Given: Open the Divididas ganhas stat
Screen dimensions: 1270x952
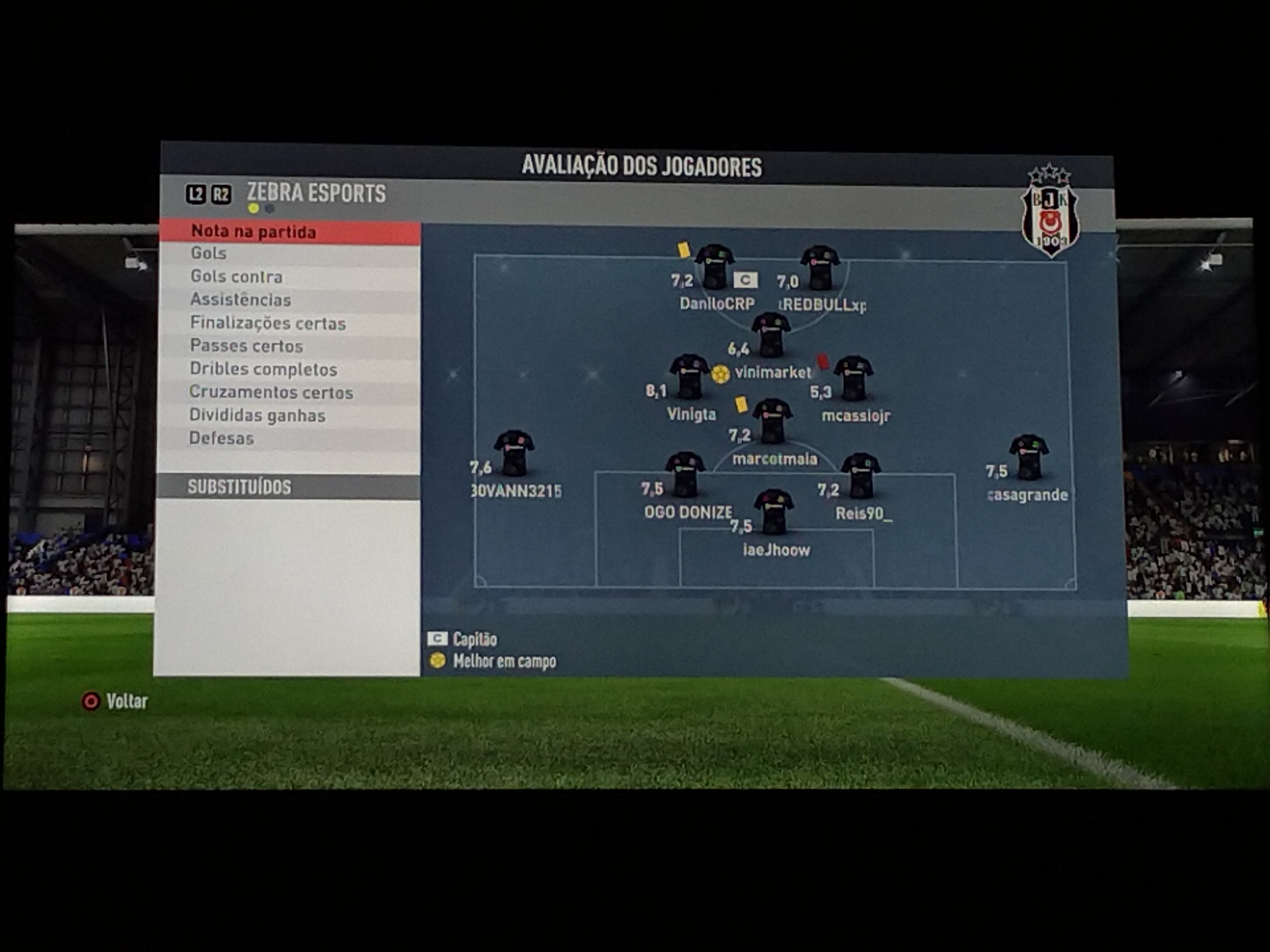Looking at the screenshot, I should click(x=289, y=415).
